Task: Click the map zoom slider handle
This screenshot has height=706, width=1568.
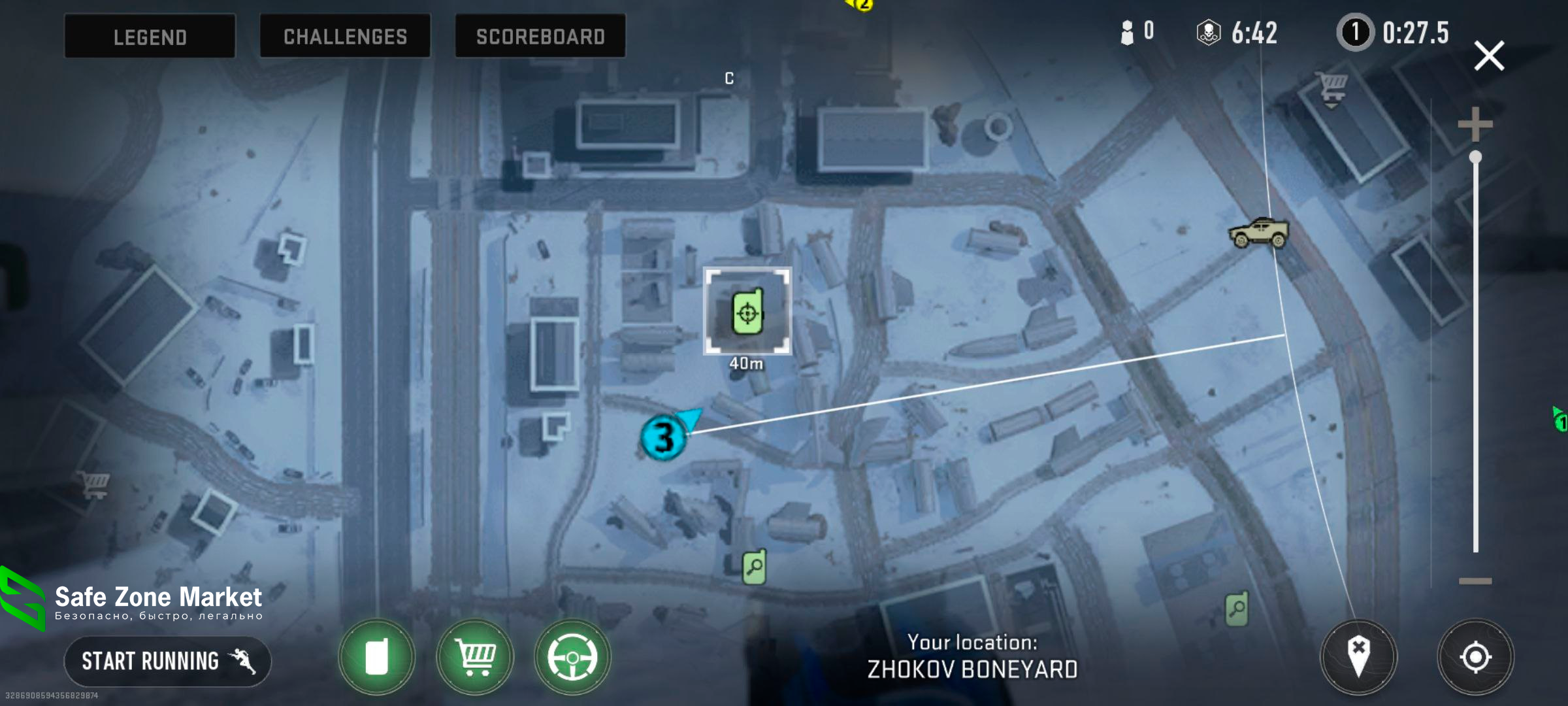Action: point(1475,158)
